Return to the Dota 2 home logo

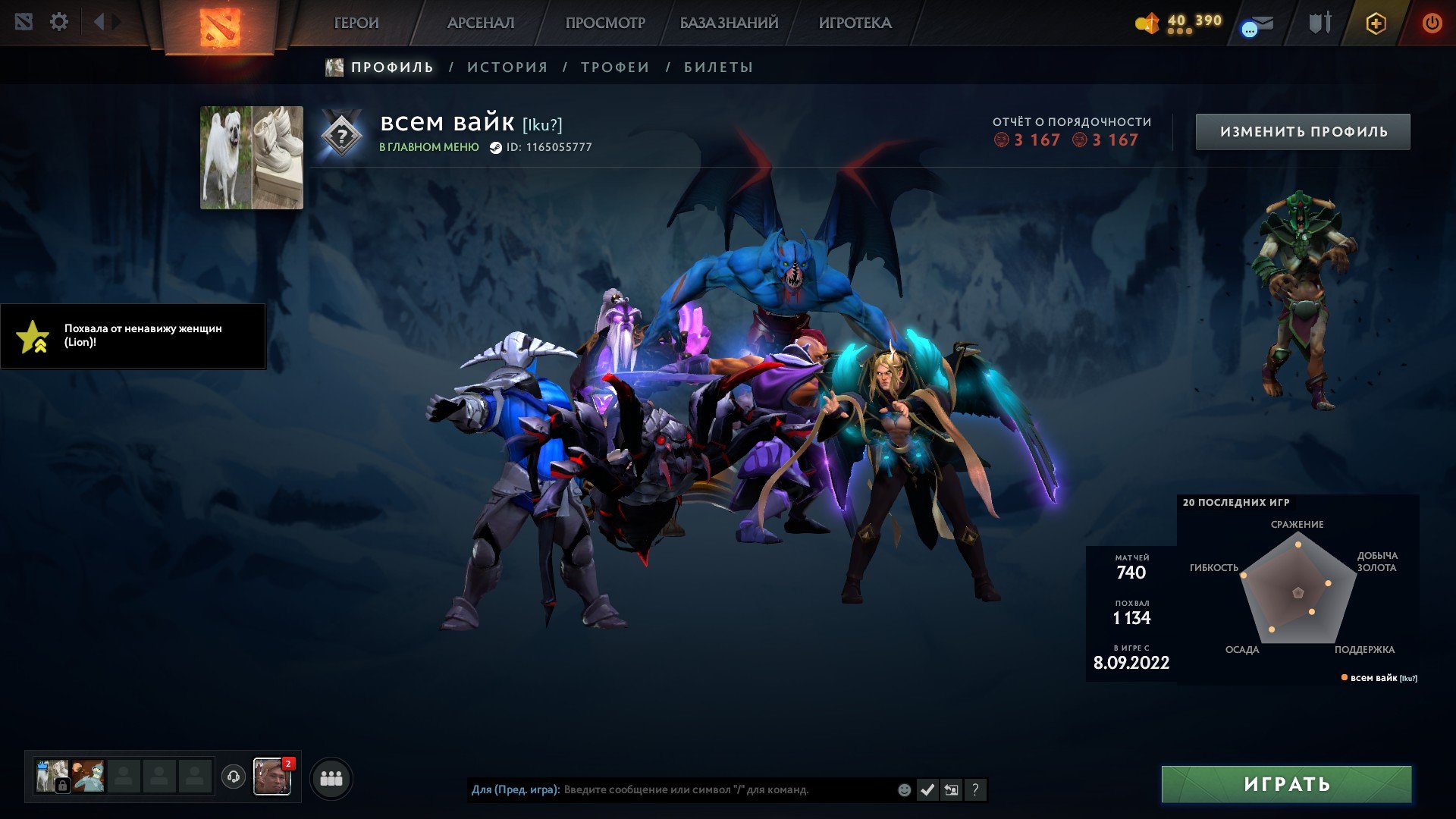click(220, 26)
